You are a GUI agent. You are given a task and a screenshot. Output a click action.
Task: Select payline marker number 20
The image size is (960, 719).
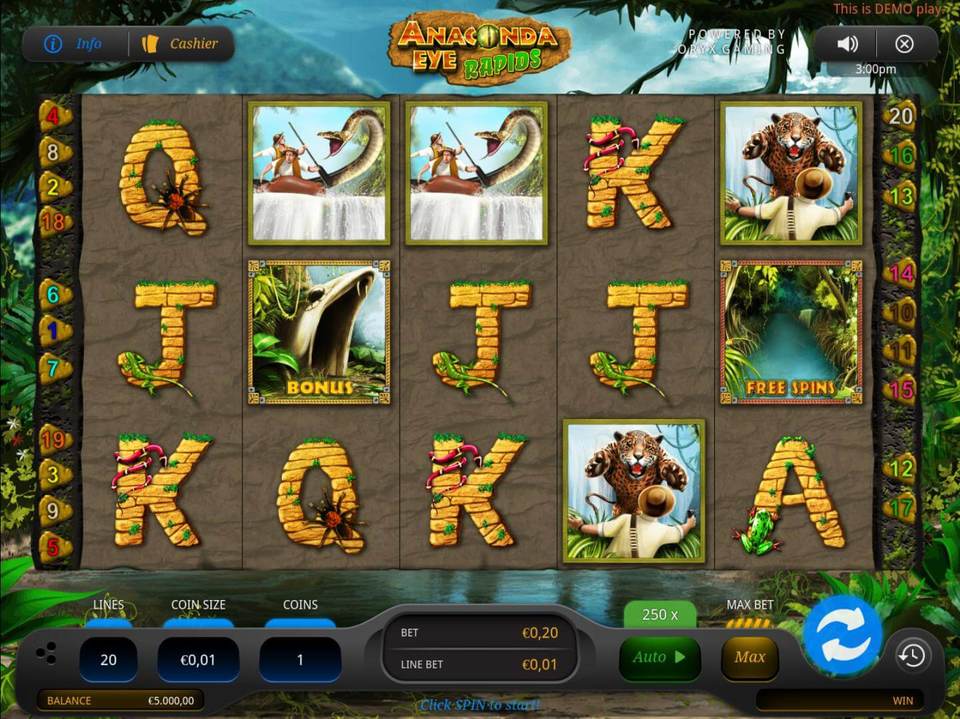[x=901, y=116]
